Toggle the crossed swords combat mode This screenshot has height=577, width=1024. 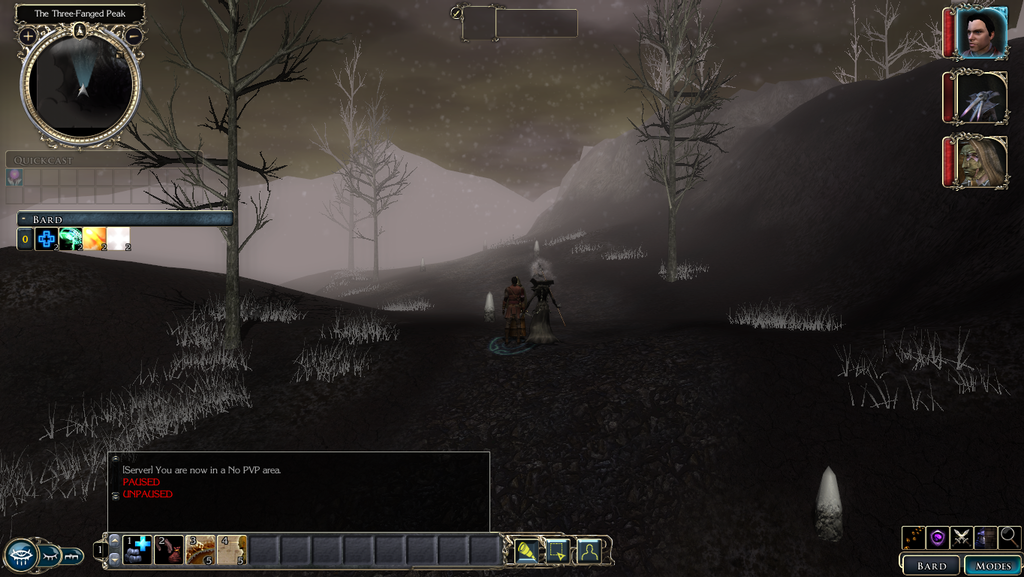[x=962, y=537]
